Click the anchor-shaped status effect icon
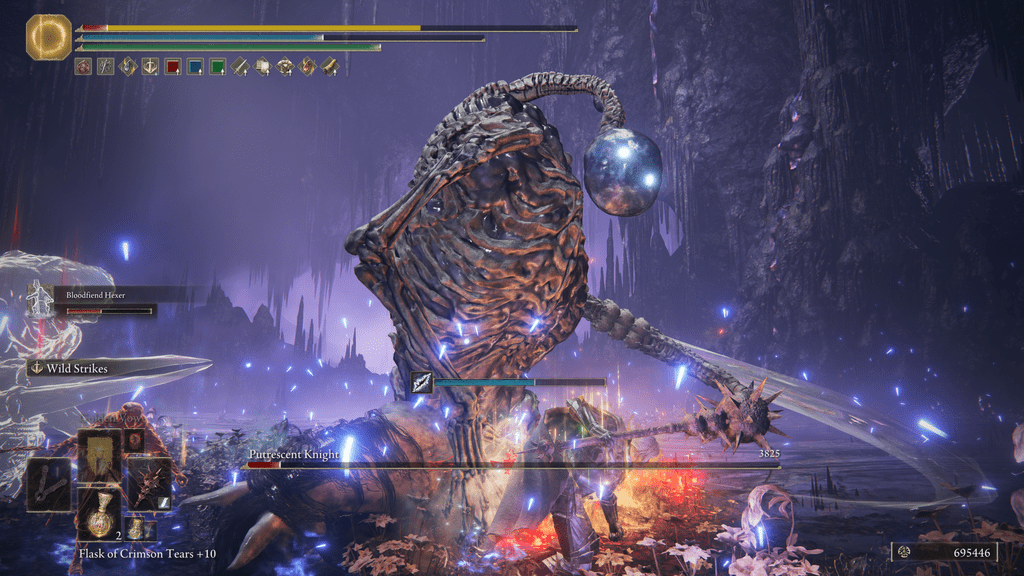This screenshot has width=1024, height=576. [150, 67]
